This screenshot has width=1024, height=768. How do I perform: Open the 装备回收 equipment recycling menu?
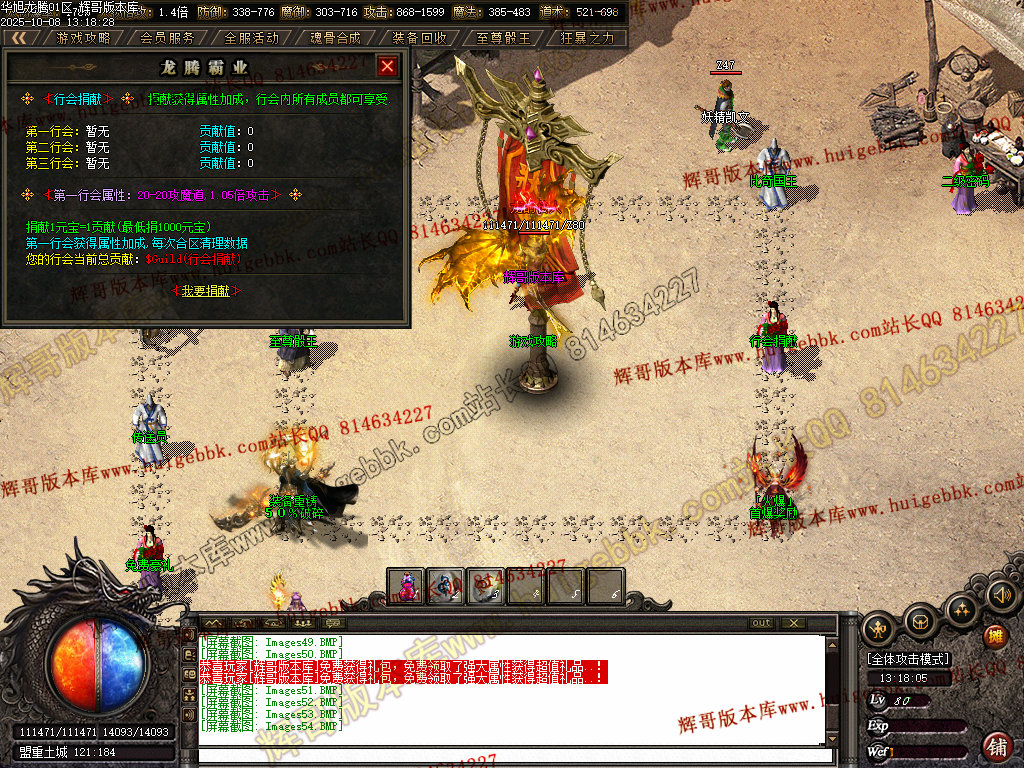(419, 38)
